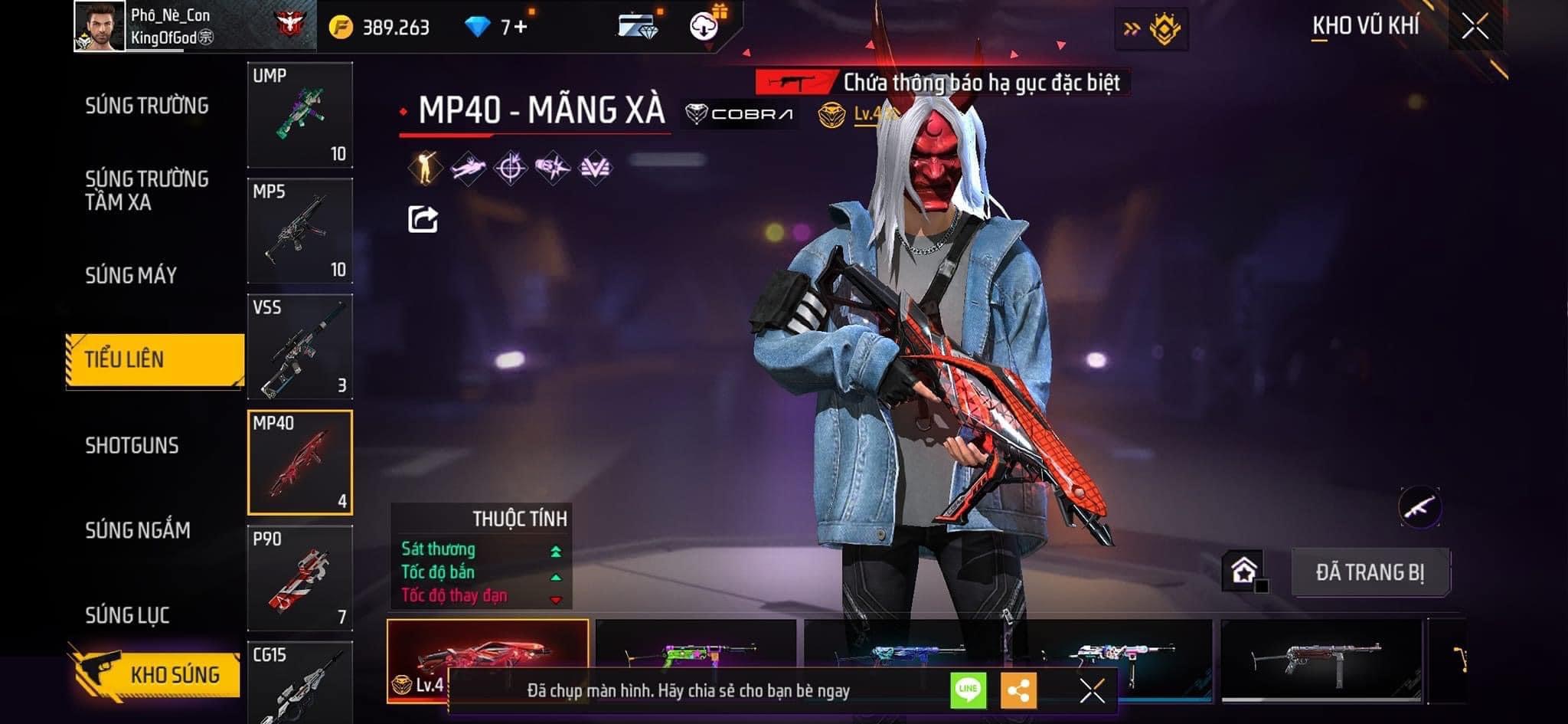The image size is (1568, 724).
Task: Click the Đã Trang Bị equipped button
Action: coord(1370,572)
